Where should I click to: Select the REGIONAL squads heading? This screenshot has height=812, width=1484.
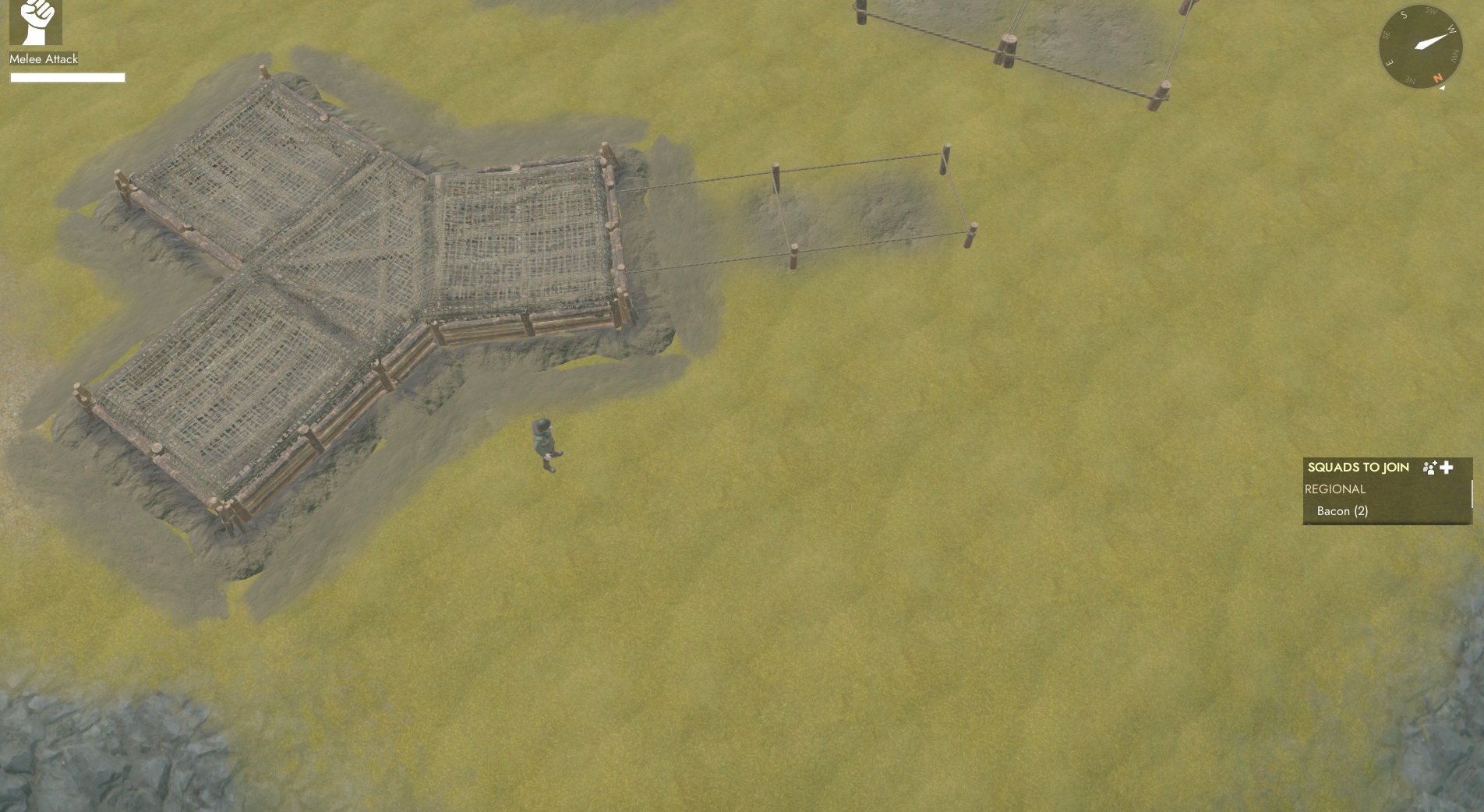tap(1335, 489)
